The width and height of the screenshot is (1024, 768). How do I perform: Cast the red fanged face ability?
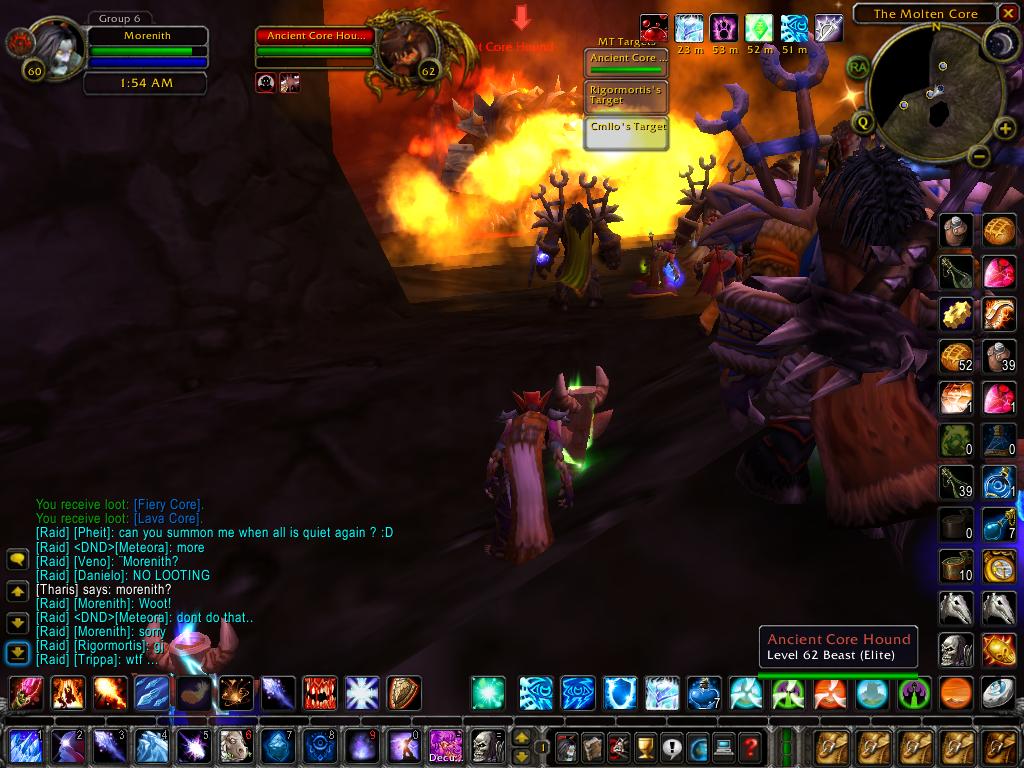tap(320, 692)
